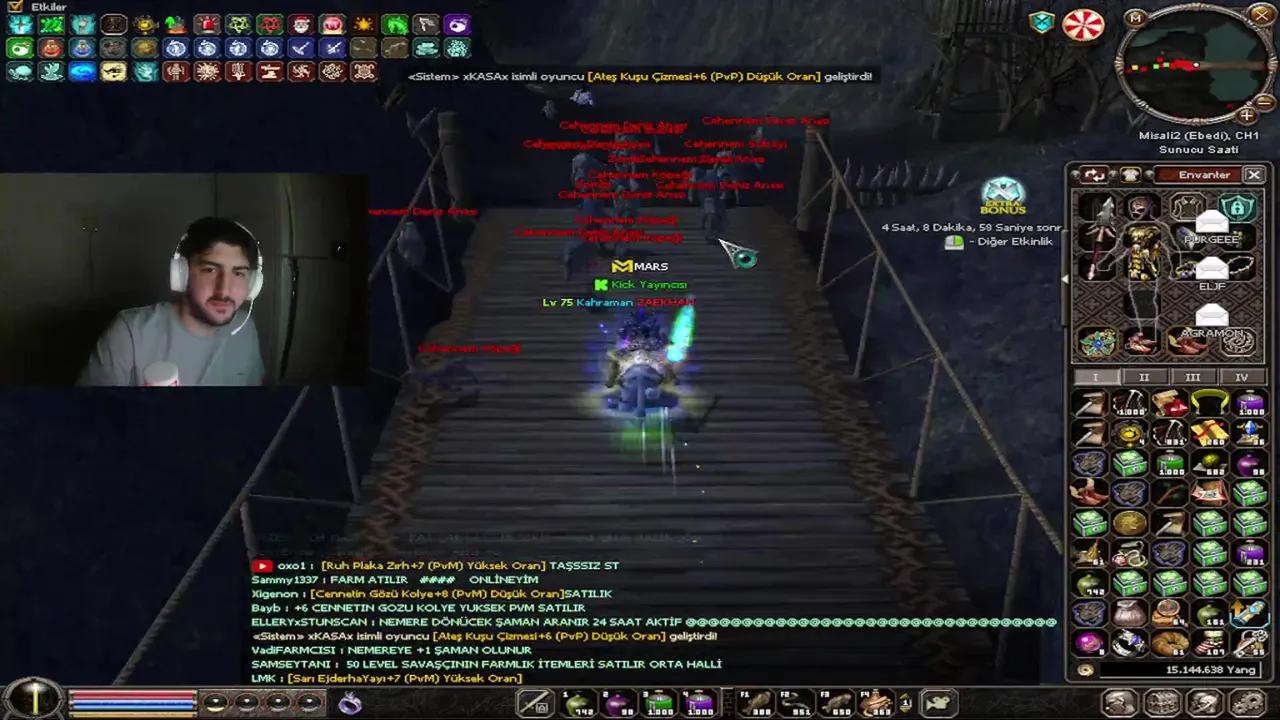This screenshot has width=1280, height=720.
Task: Toggle the teal padlock equipment lock in inventory
Action: (1238, 207)
